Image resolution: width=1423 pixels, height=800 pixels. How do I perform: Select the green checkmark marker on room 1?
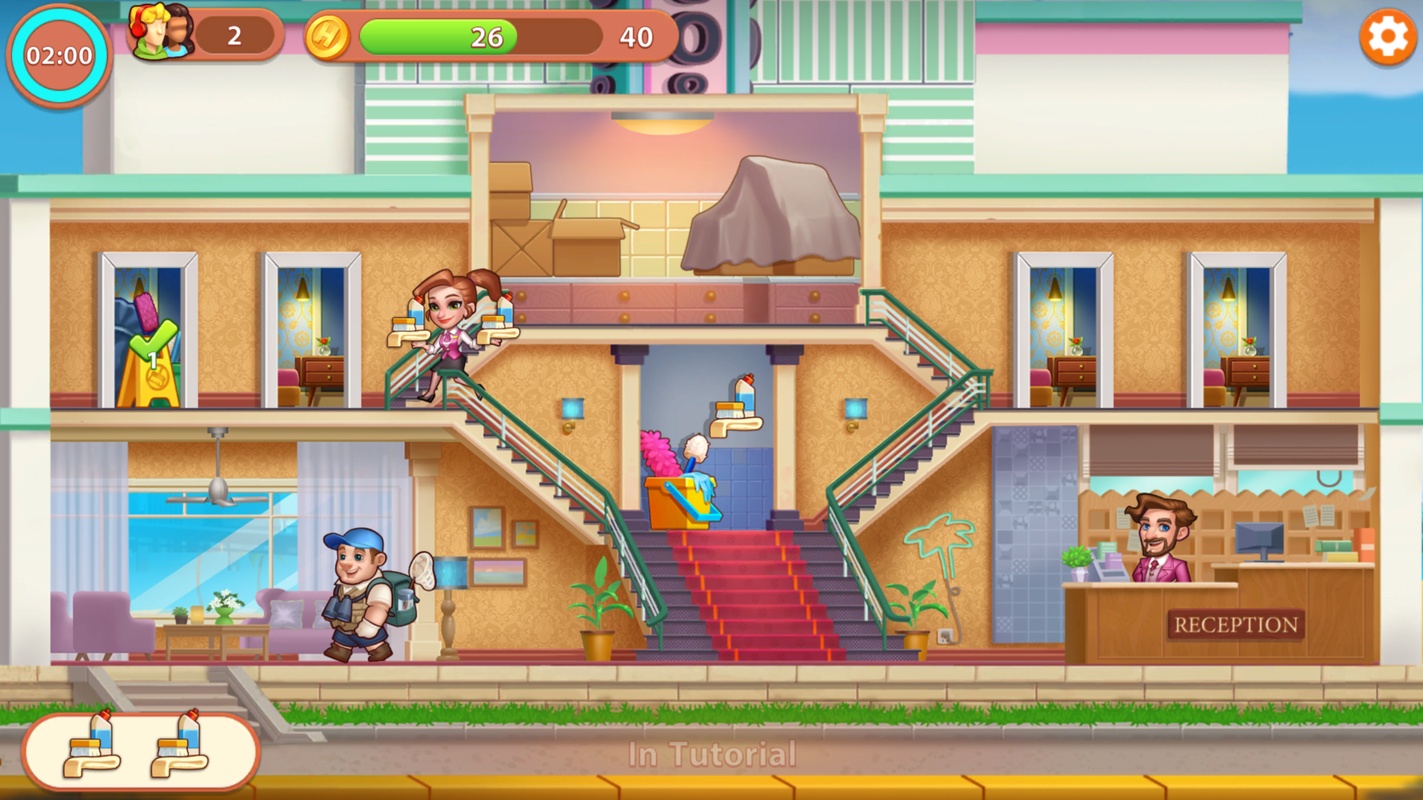(153, 343)
